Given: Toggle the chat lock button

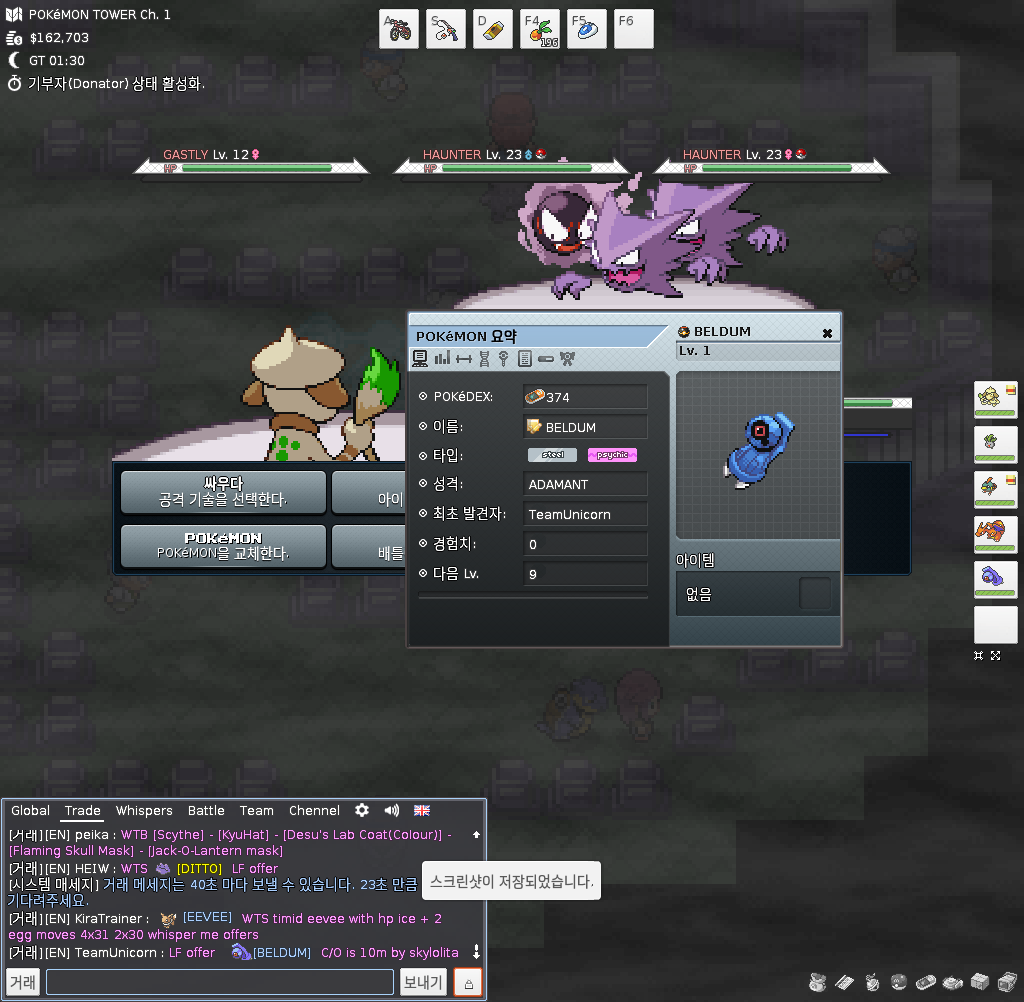Looking at the screenshot, I should pos(468,982).
